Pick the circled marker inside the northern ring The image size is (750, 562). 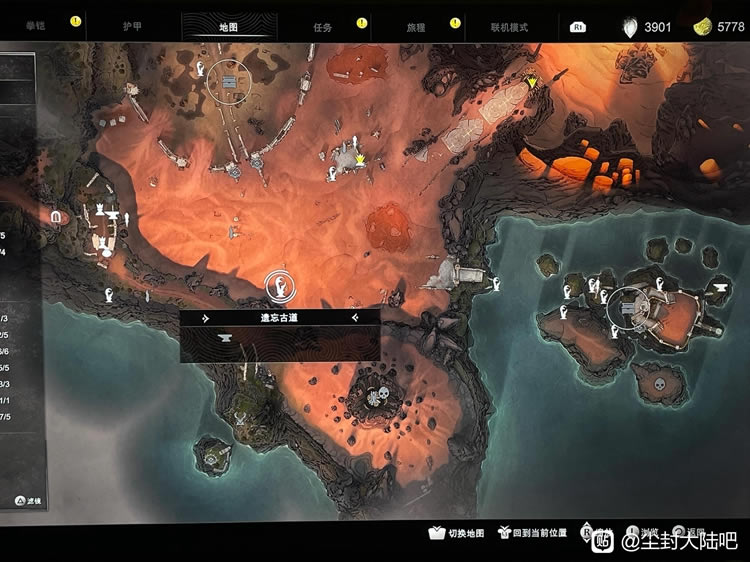(231, 82)
